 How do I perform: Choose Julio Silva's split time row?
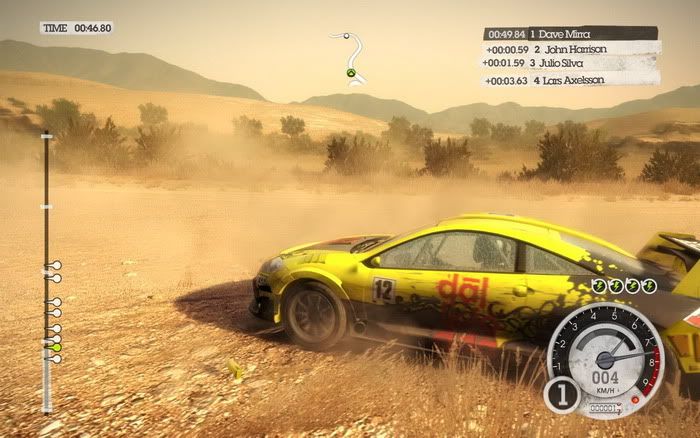pyautogui.click(x=570, y=63)
